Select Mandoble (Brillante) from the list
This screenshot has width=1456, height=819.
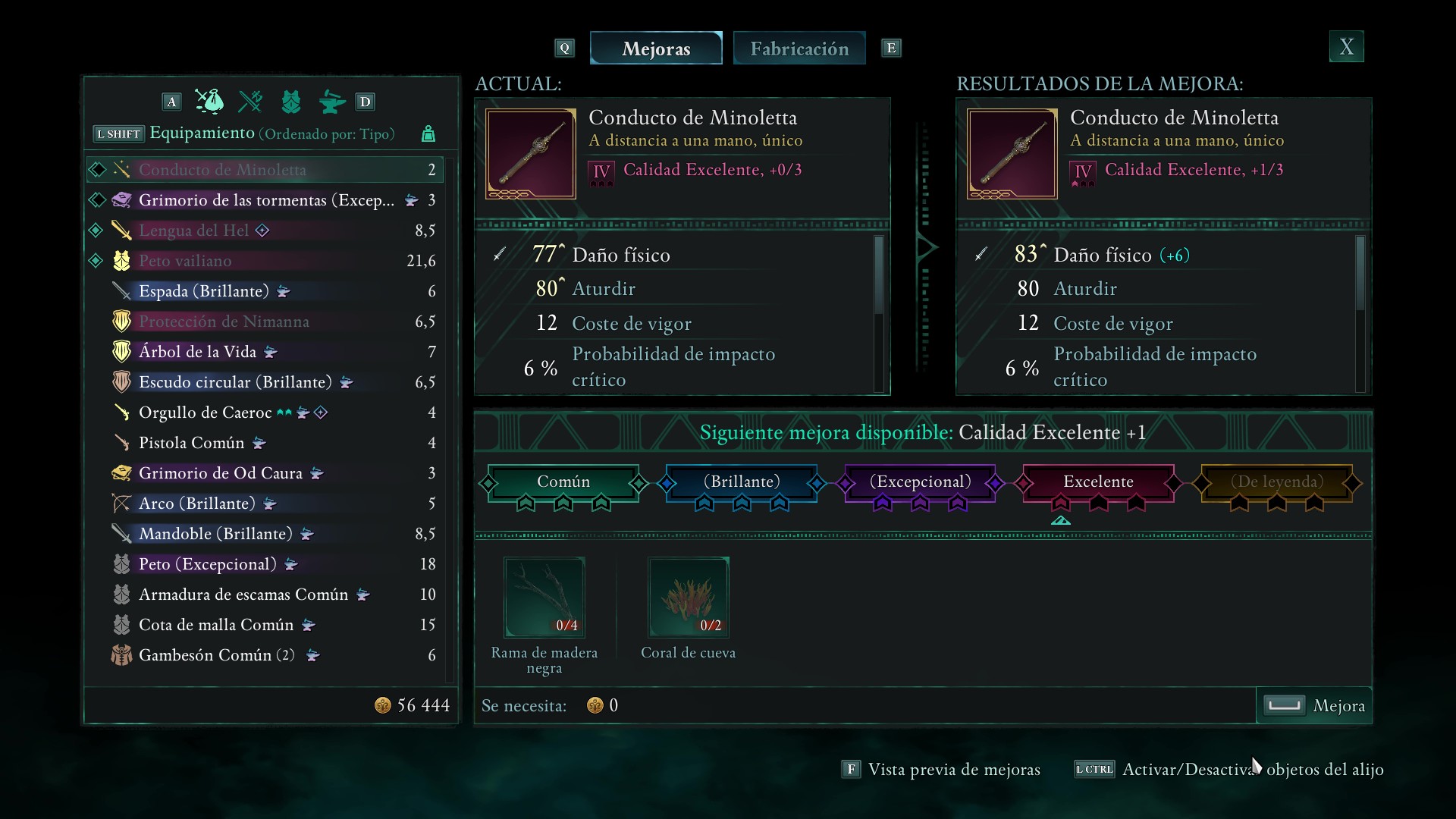215,534
